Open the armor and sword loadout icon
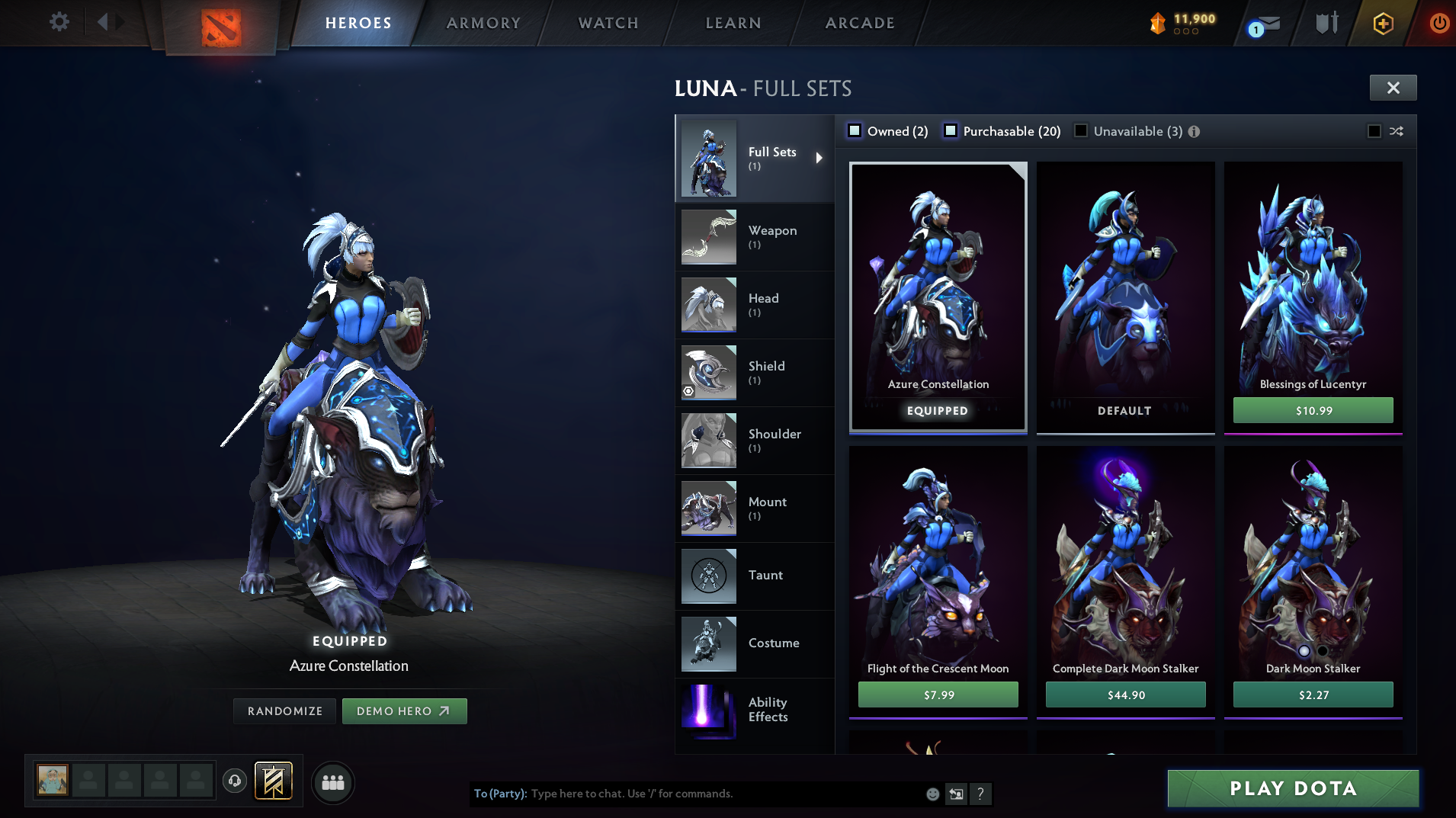Screen dimensions: 1456x818 [1326, 22]
